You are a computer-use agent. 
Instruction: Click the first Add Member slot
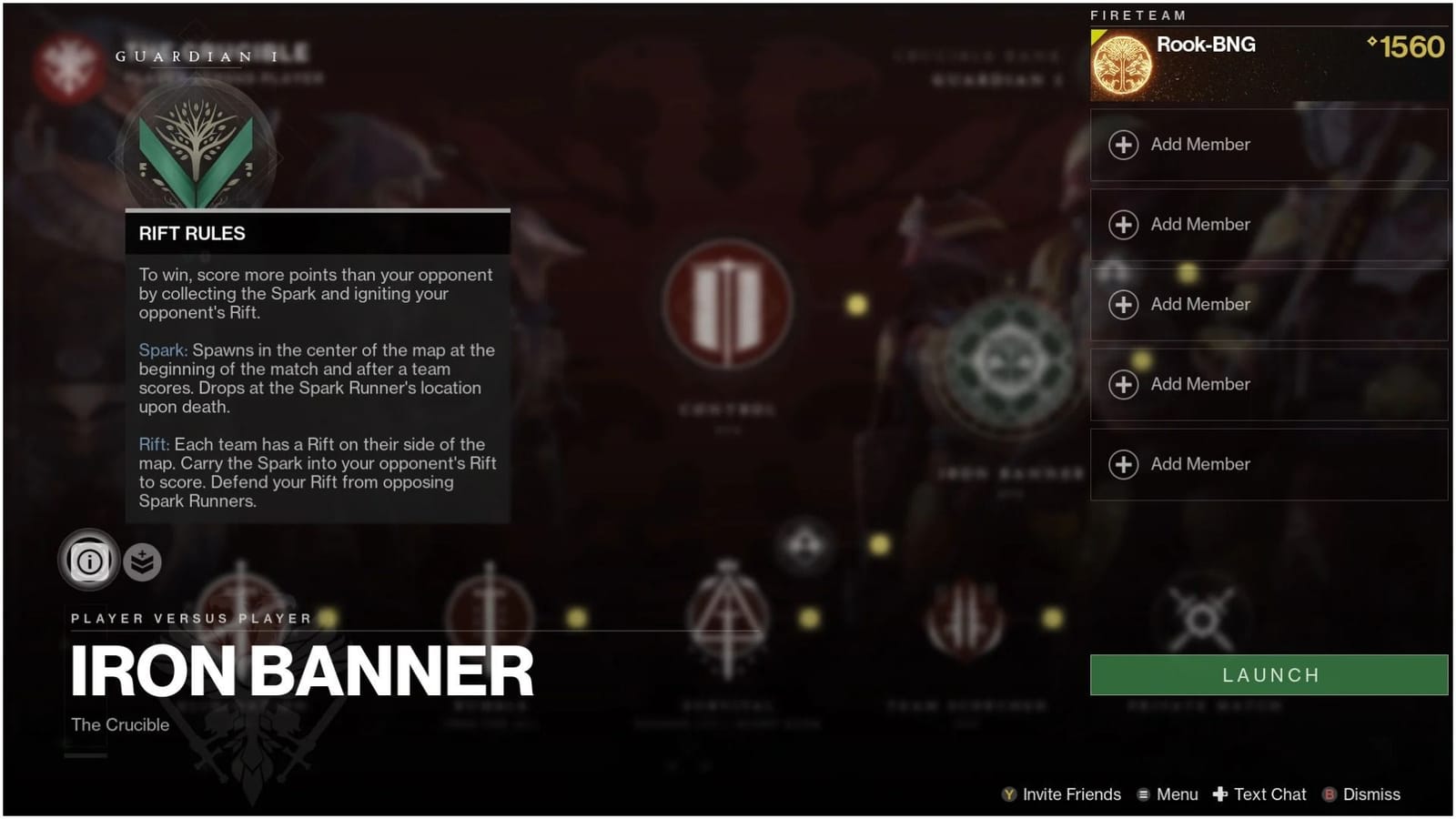[x=1268, y=145]
